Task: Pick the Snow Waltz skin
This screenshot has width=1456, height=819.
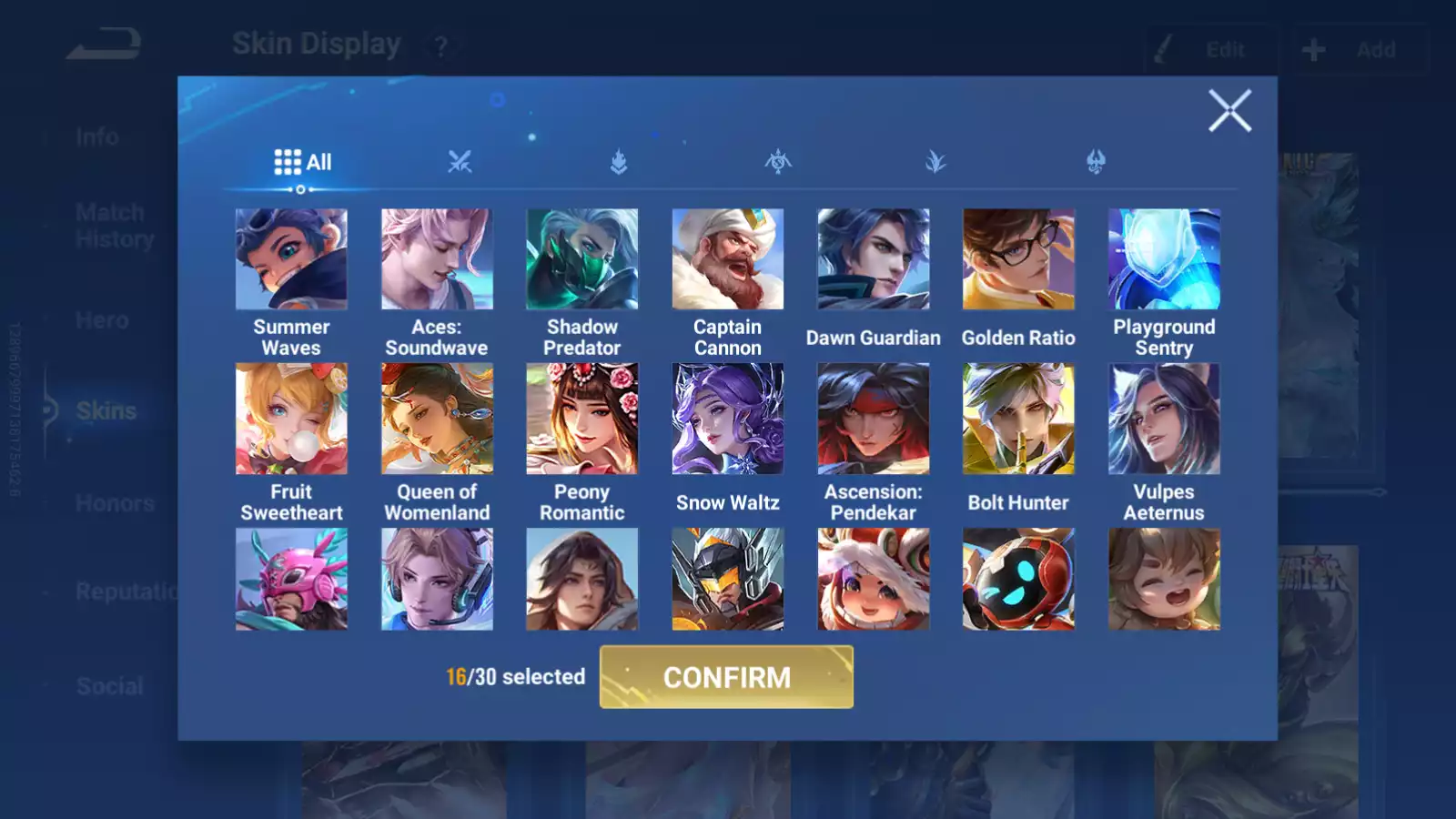Action: (727, 419)
